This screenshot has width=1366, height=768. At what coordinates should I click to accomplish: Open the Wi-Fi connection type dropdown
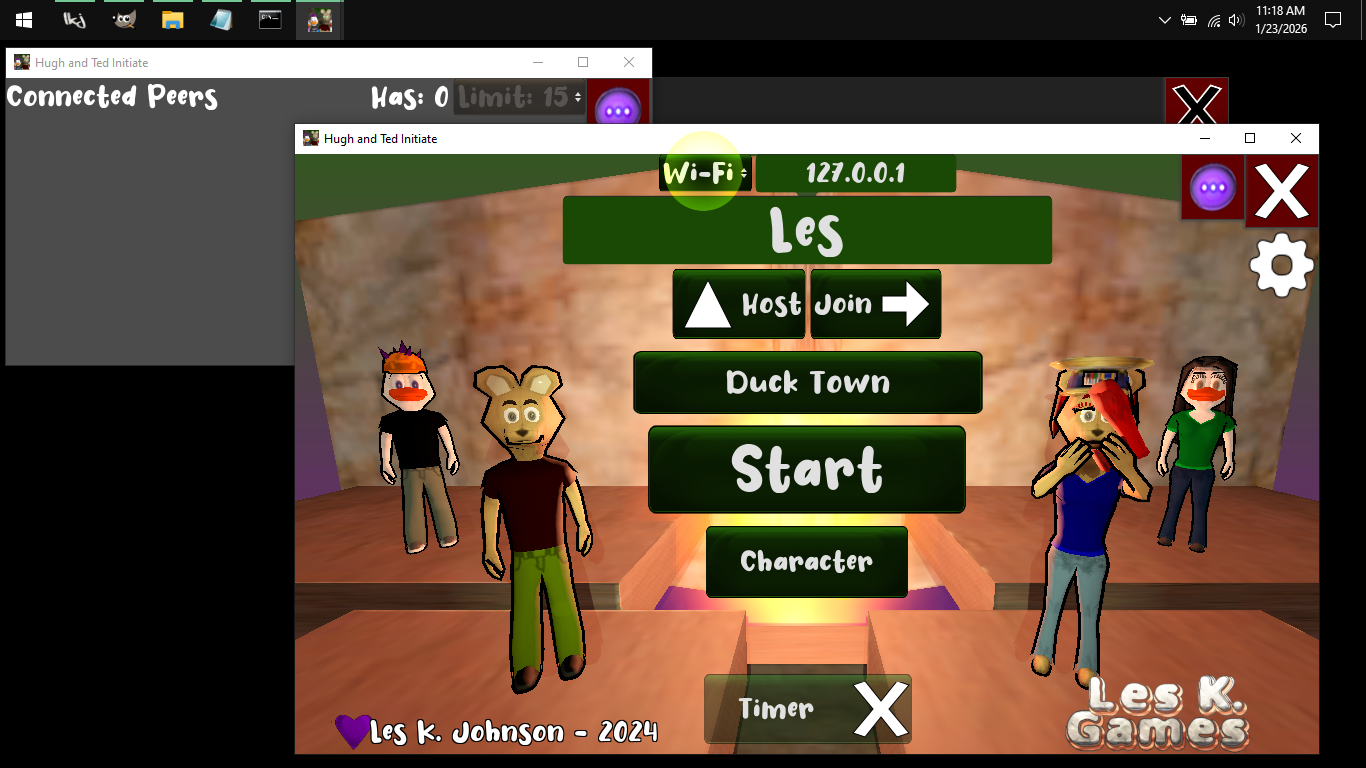point(705,173)
